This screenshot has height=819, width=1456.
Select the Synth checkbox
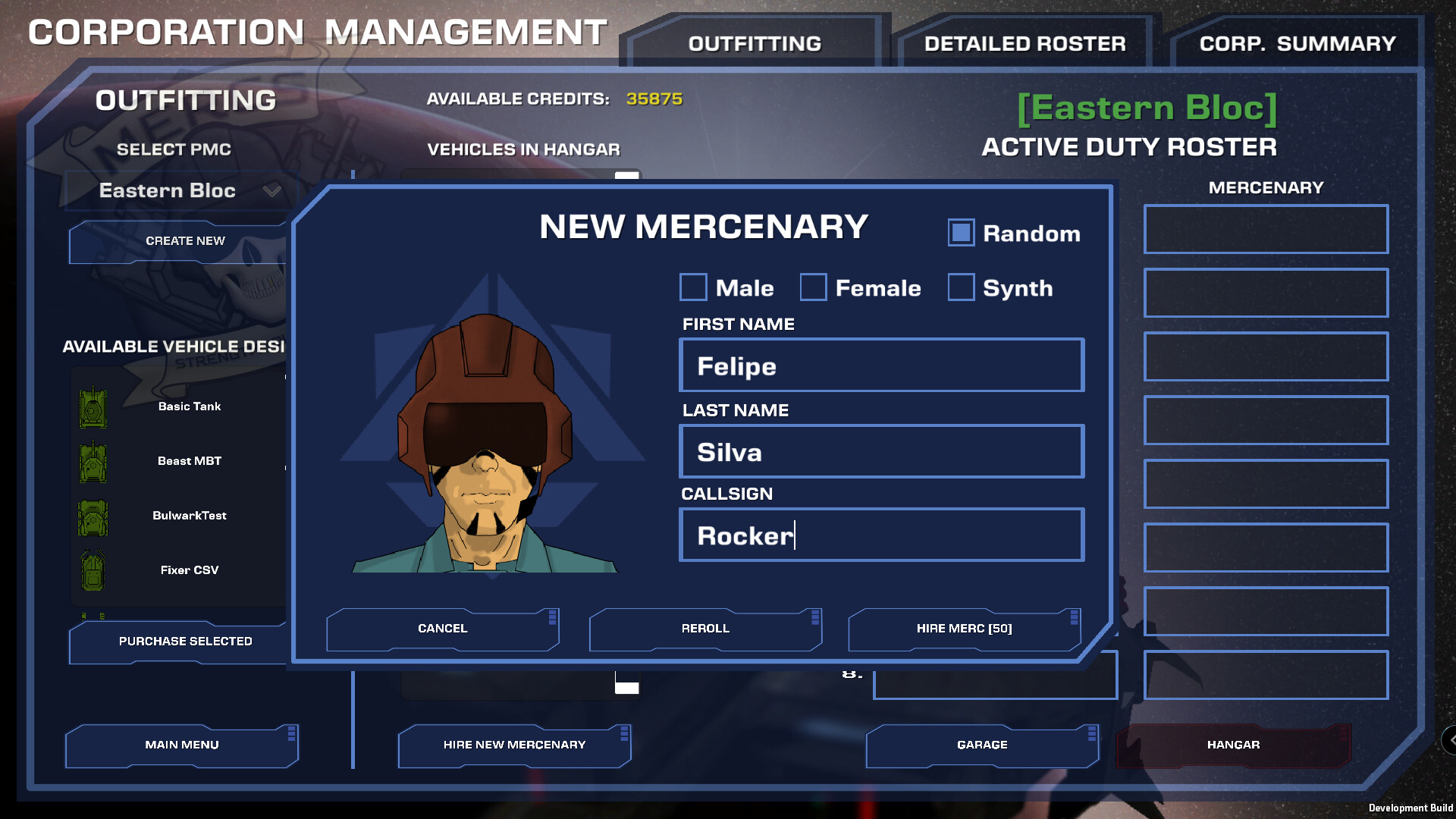[961, 287]
